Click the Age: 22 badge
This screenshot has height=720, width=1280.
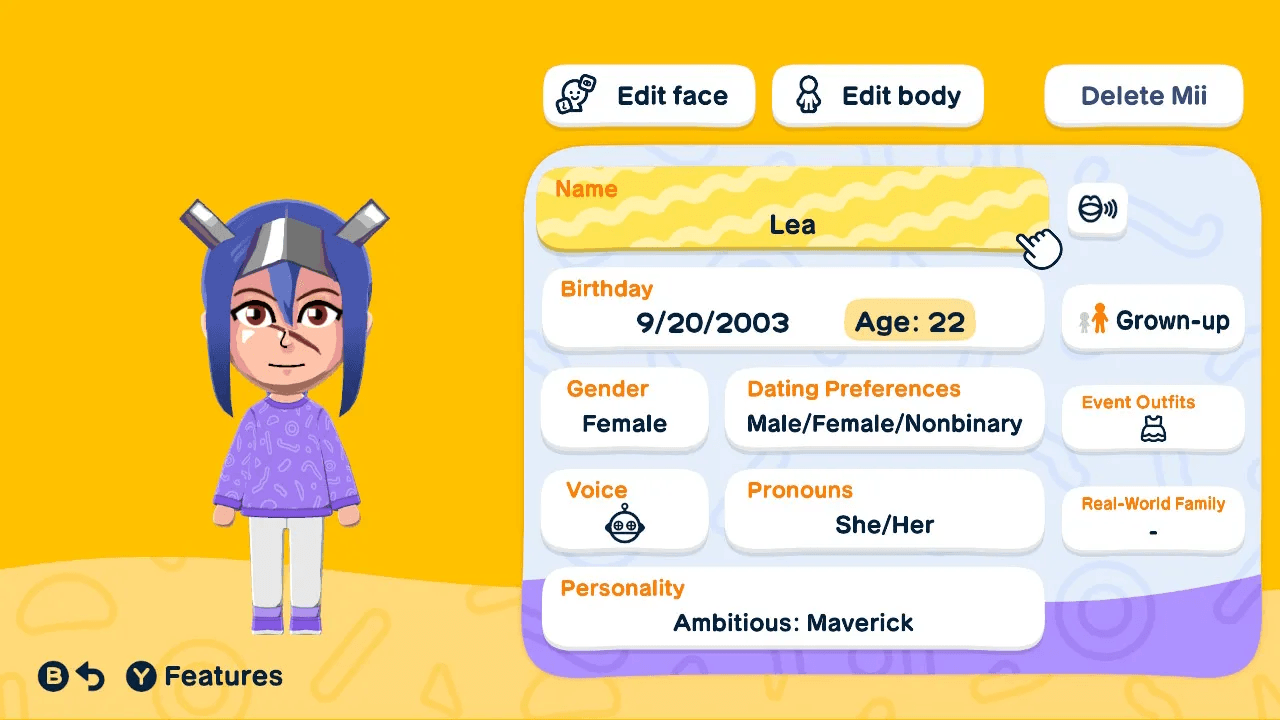click(909, 321)
